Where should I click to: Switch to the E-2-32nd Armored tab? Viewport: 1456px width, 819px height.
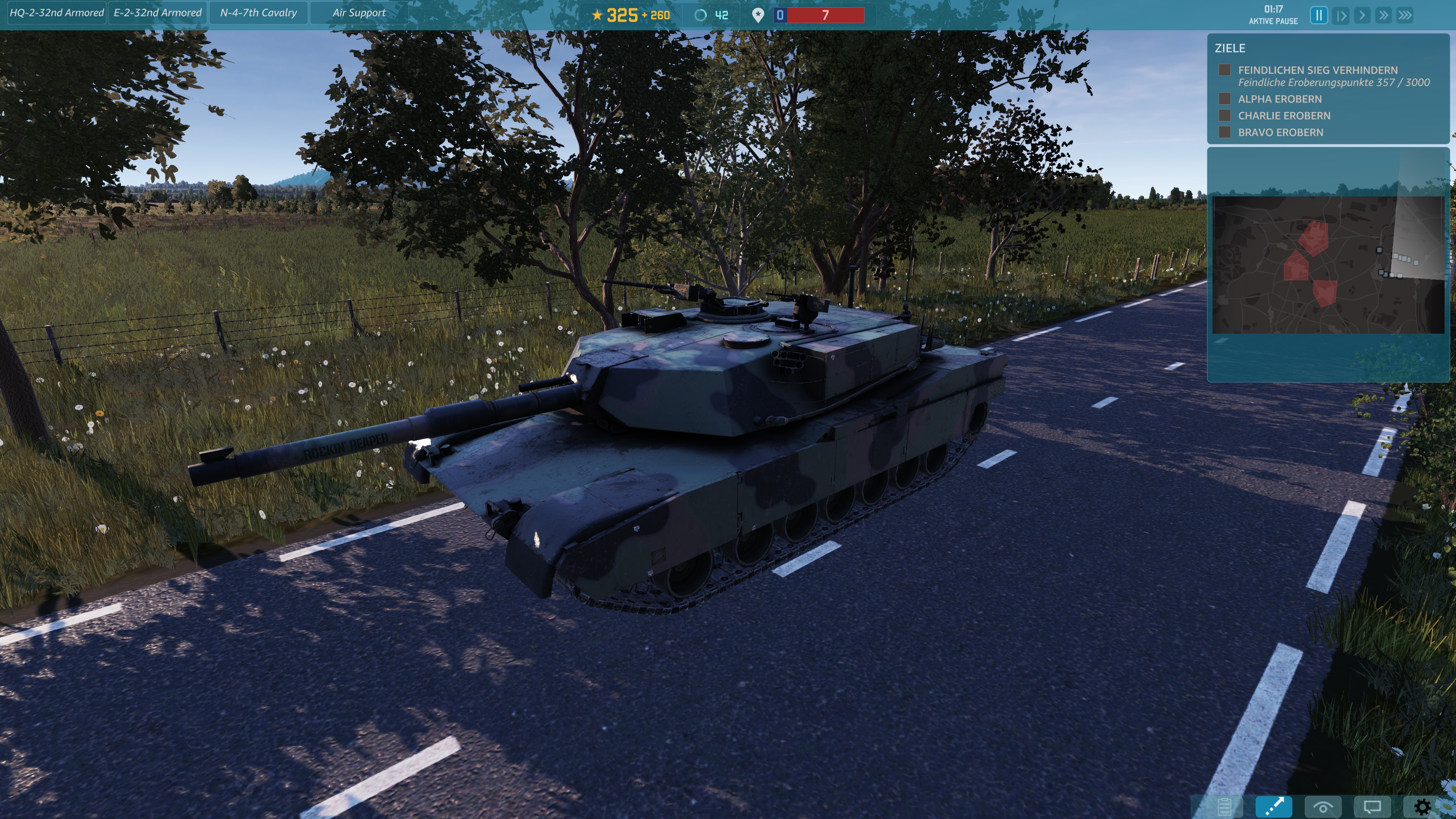coord(157,13)
